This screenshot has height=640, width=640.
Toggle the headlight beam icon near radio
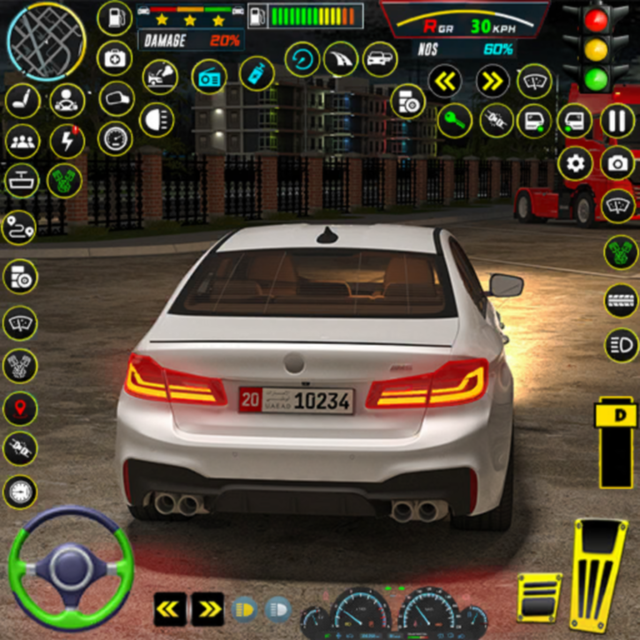point(156,121)
